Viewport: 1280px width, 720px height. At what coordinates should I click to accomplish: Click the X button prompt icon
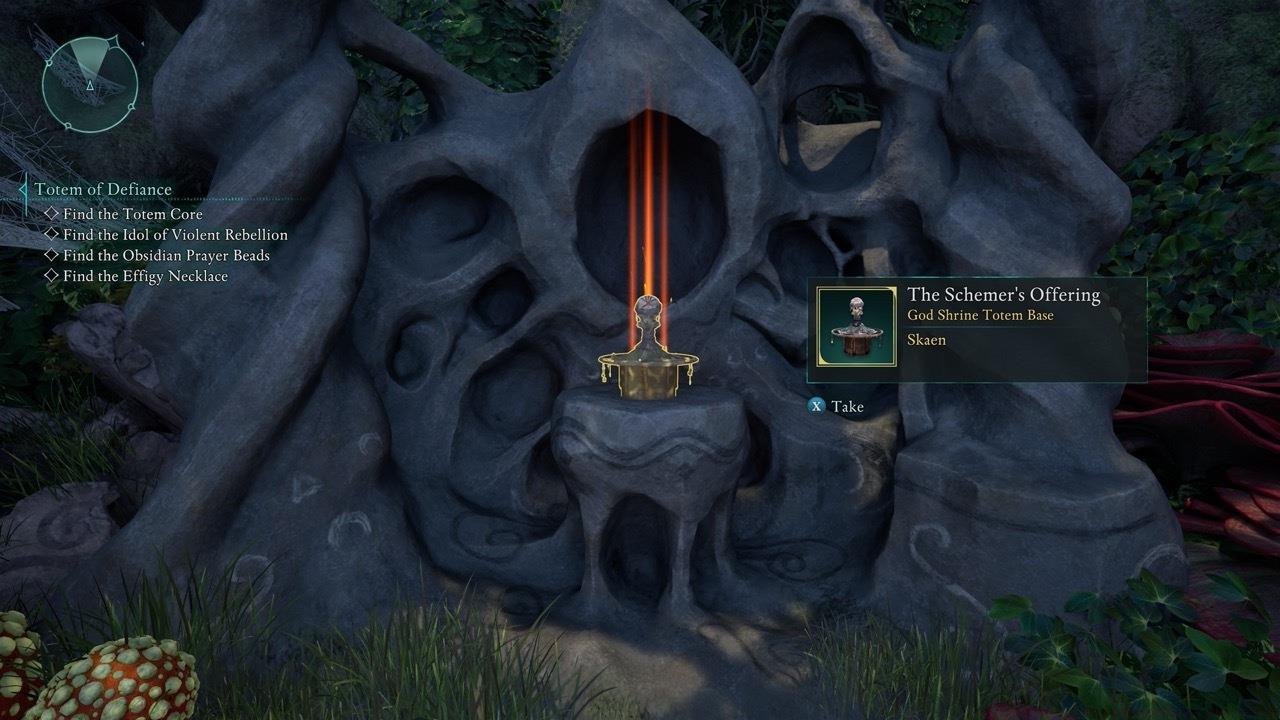pos(819,407)
